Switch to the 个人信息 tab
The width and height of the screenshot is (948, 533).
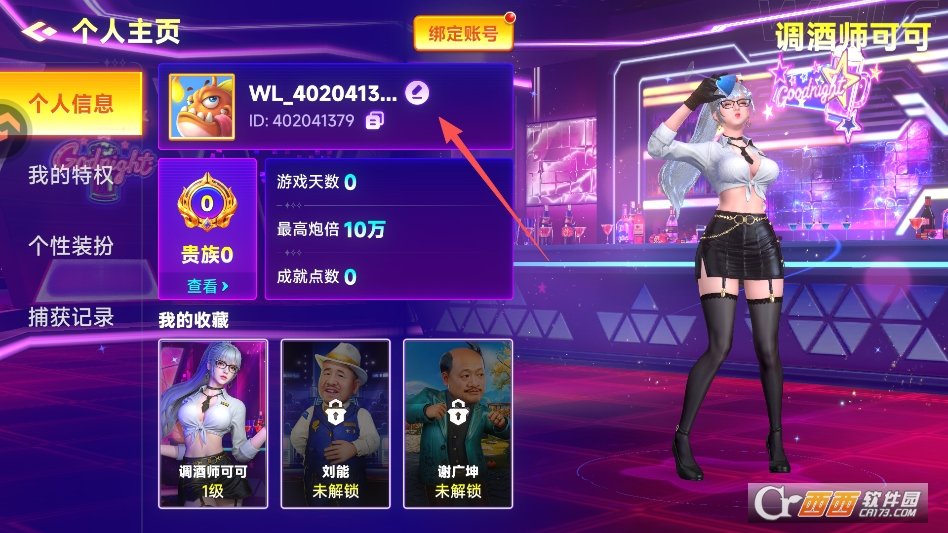70,103
